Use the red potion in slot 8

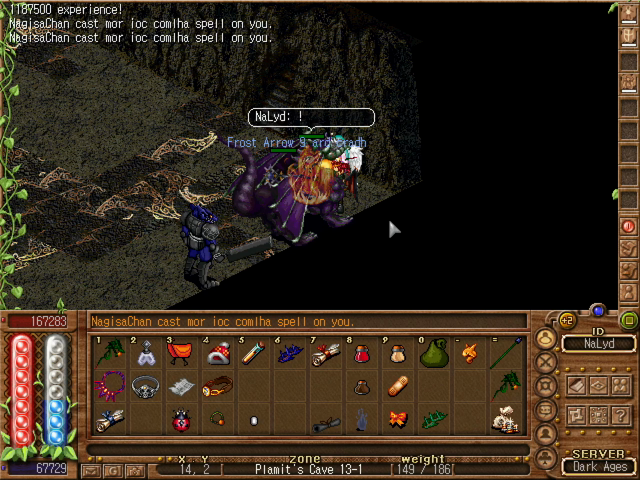pyautogui.click(x=362, y=354)
